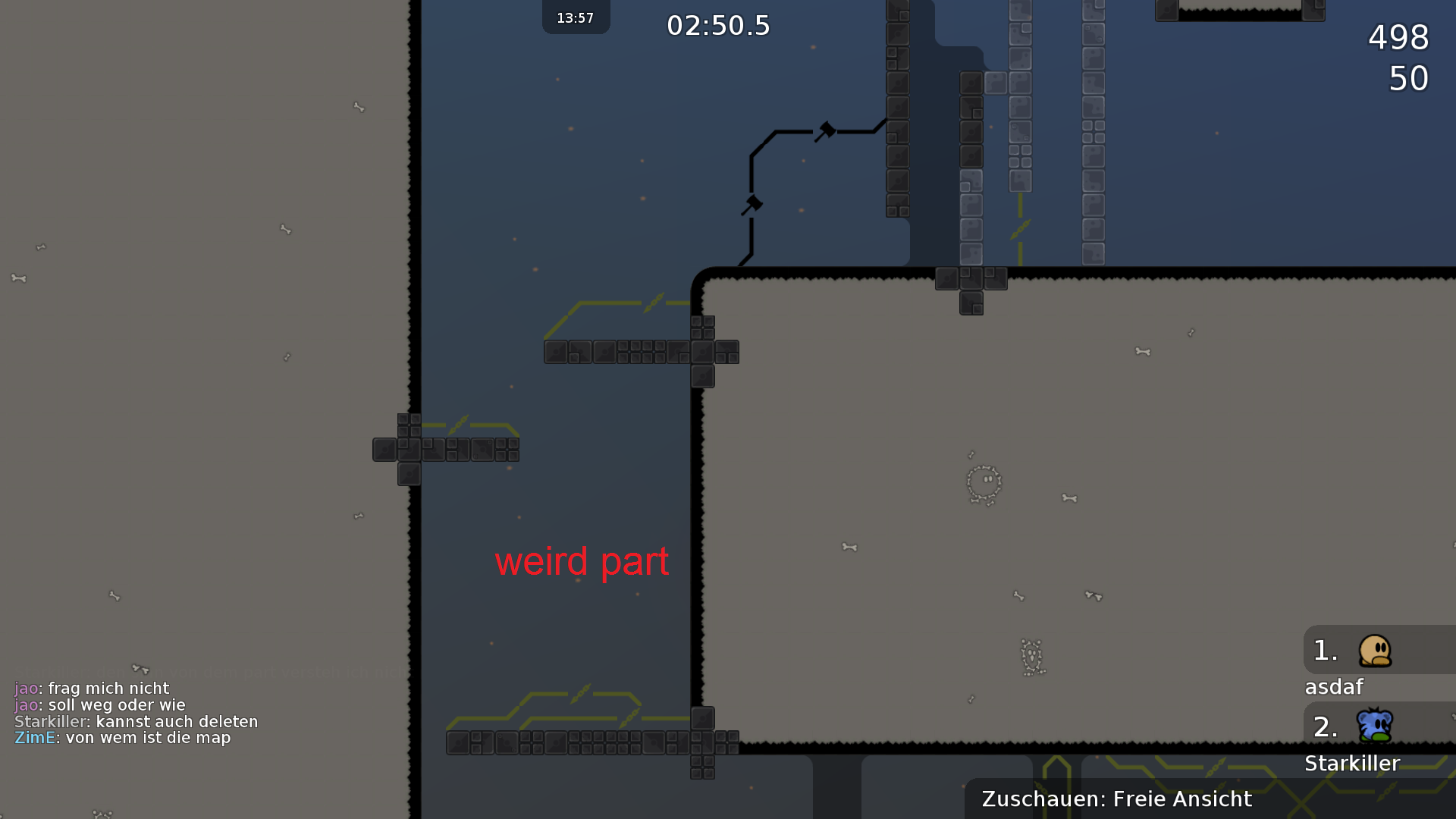Click the red weird part label
This screenshot has height=819, width=1456.
[x=582, y=561]
